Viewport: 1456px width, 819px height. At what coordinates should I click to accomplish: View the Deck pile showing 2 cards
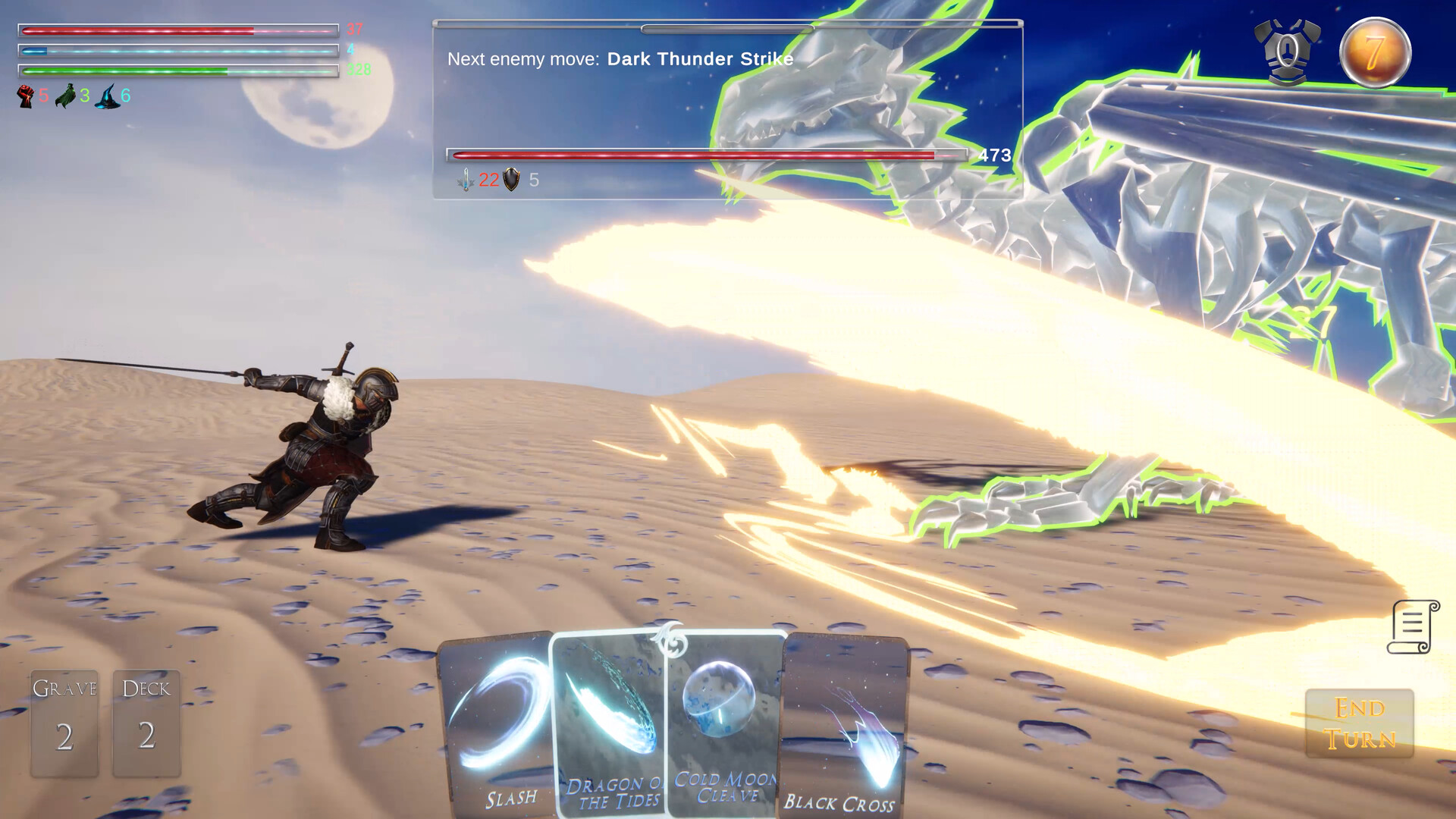click(x=146, y=722)
